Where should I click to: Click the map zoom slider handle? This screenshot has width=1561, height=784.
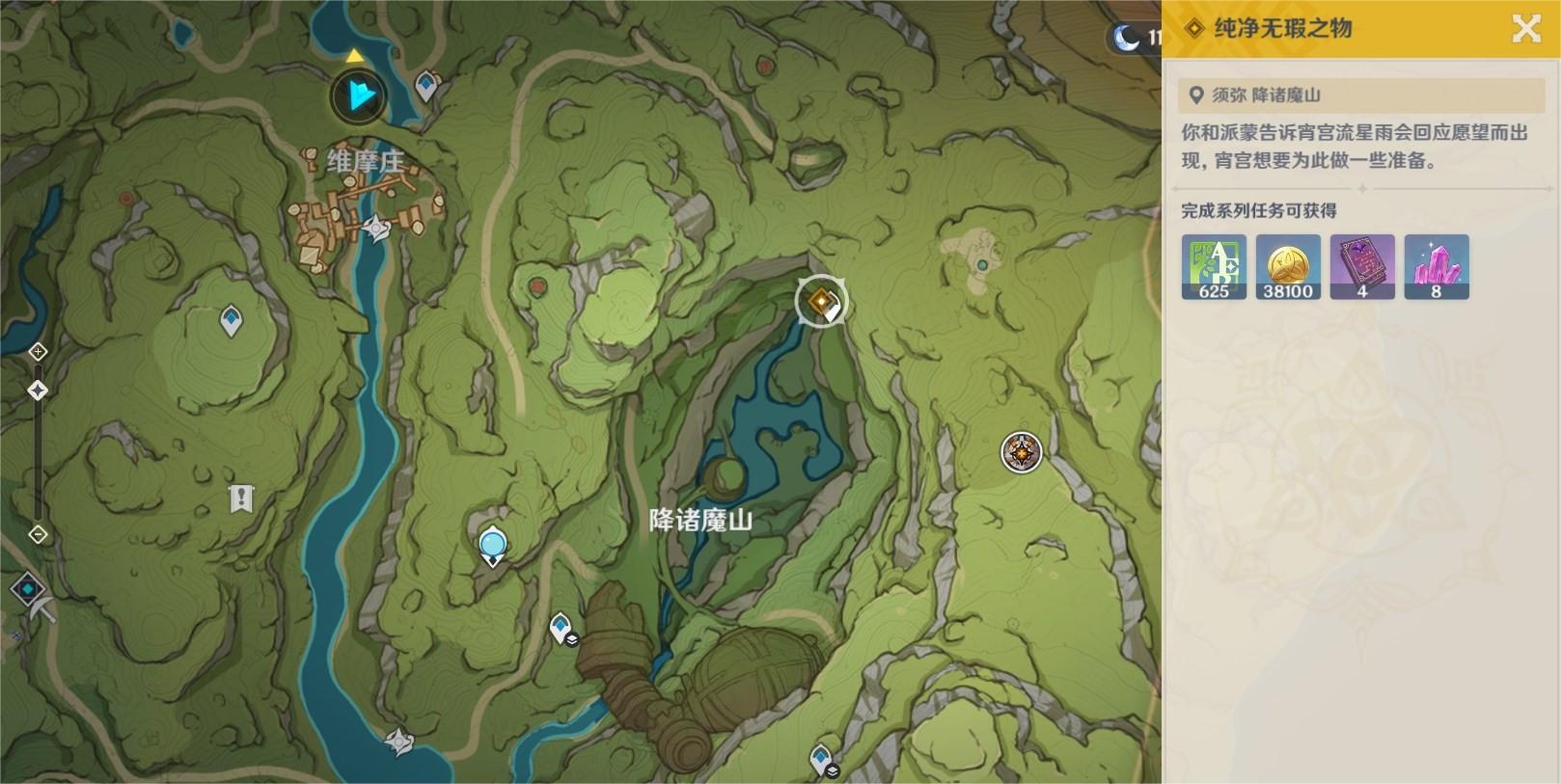coord(38,391)
